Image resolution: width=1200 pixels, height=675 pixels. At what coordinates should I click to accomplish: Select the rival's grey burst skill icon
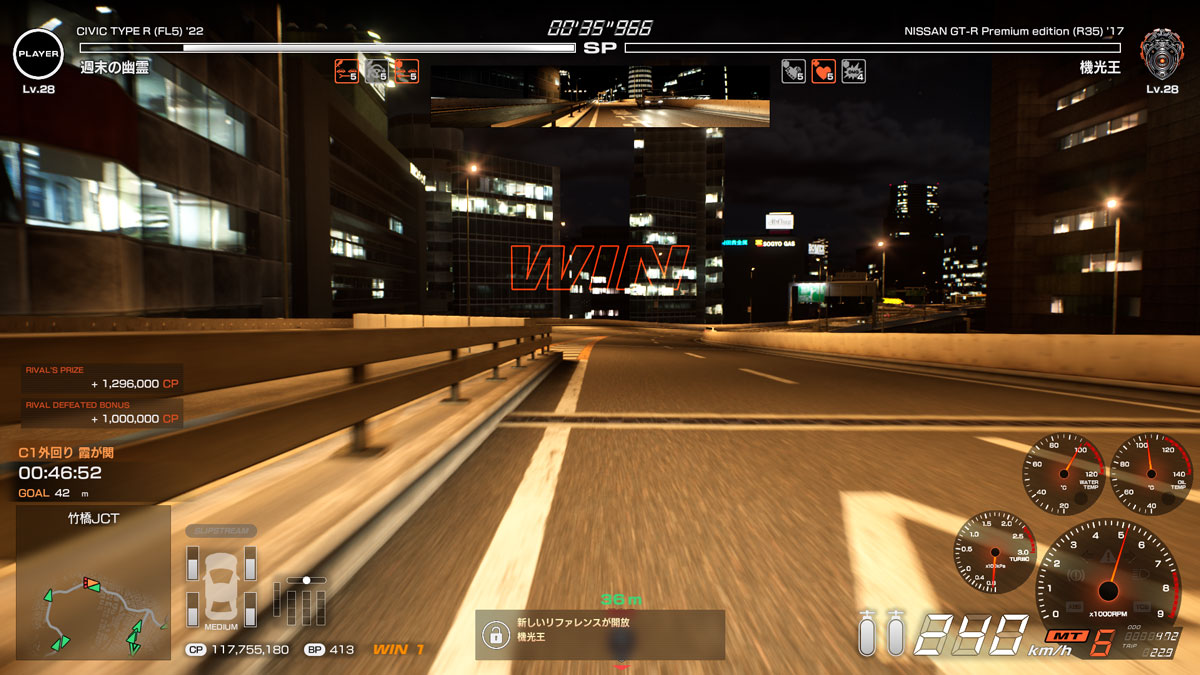pyautogui.click(x=853, y=71)
